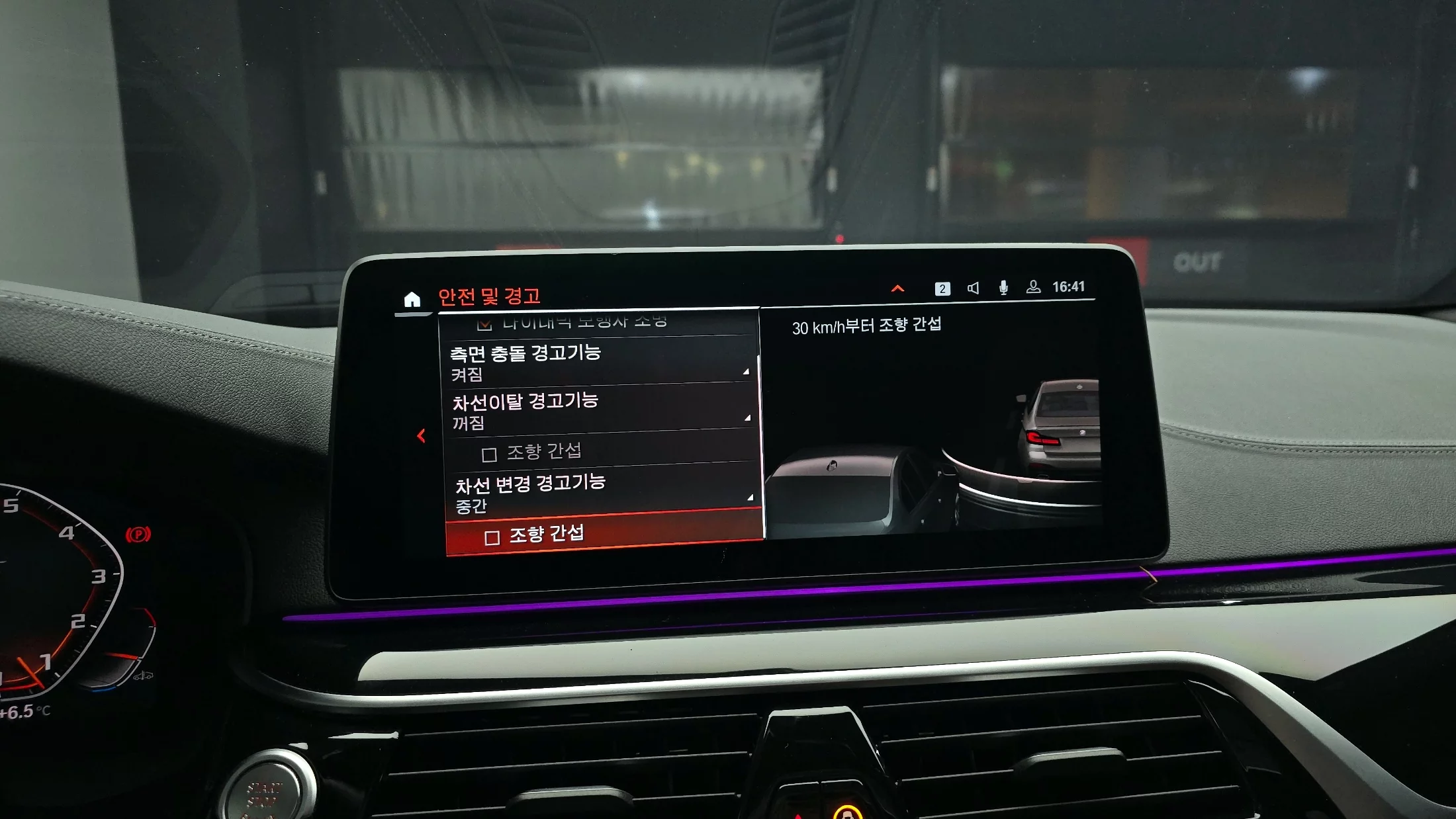Go to the home screen icon
The image size is (1456, 819).
click(412, 300)
